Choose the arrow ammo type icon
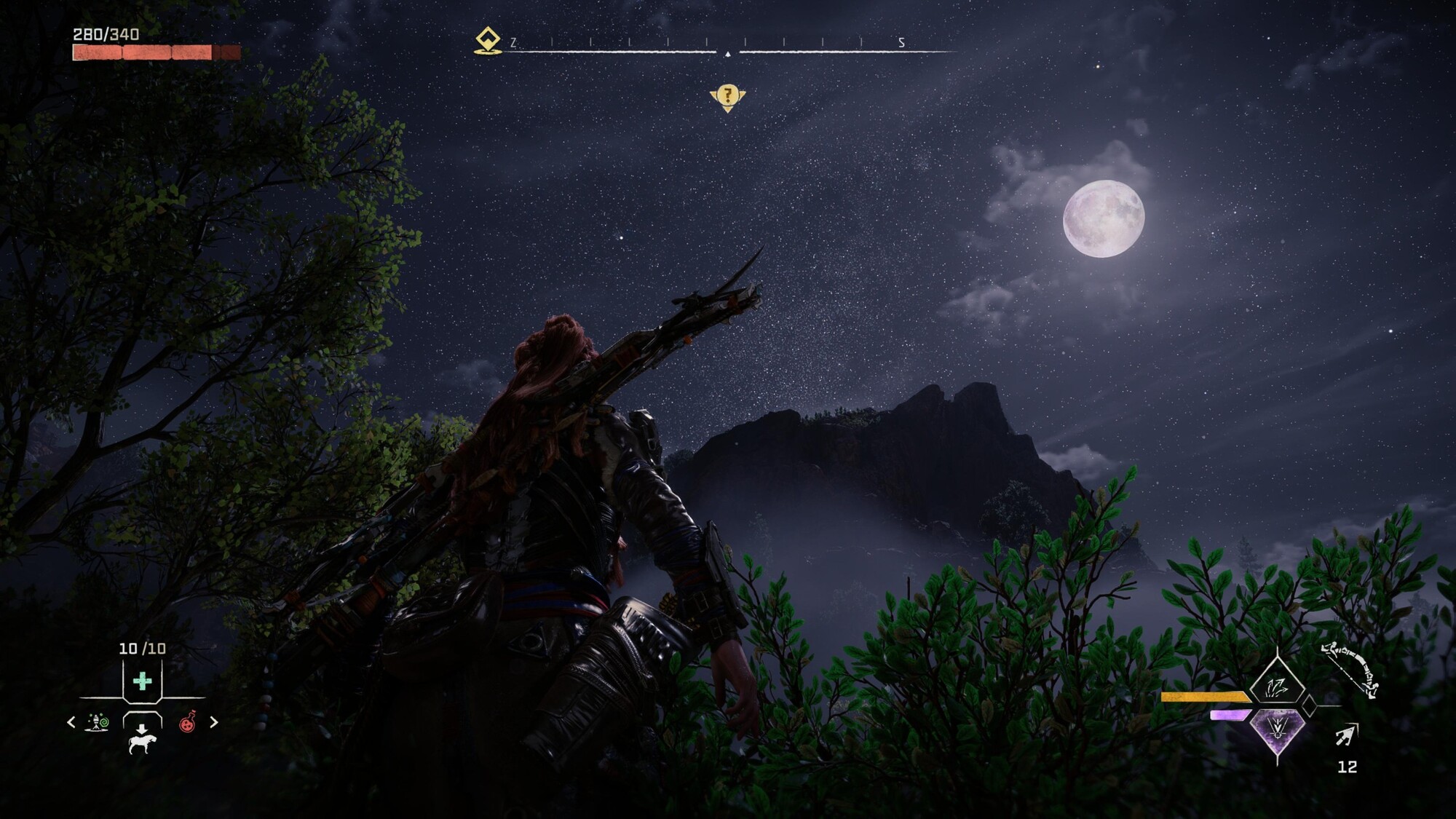The width and height of the screenshot is (1456, 819). [x=1347, y=735]
